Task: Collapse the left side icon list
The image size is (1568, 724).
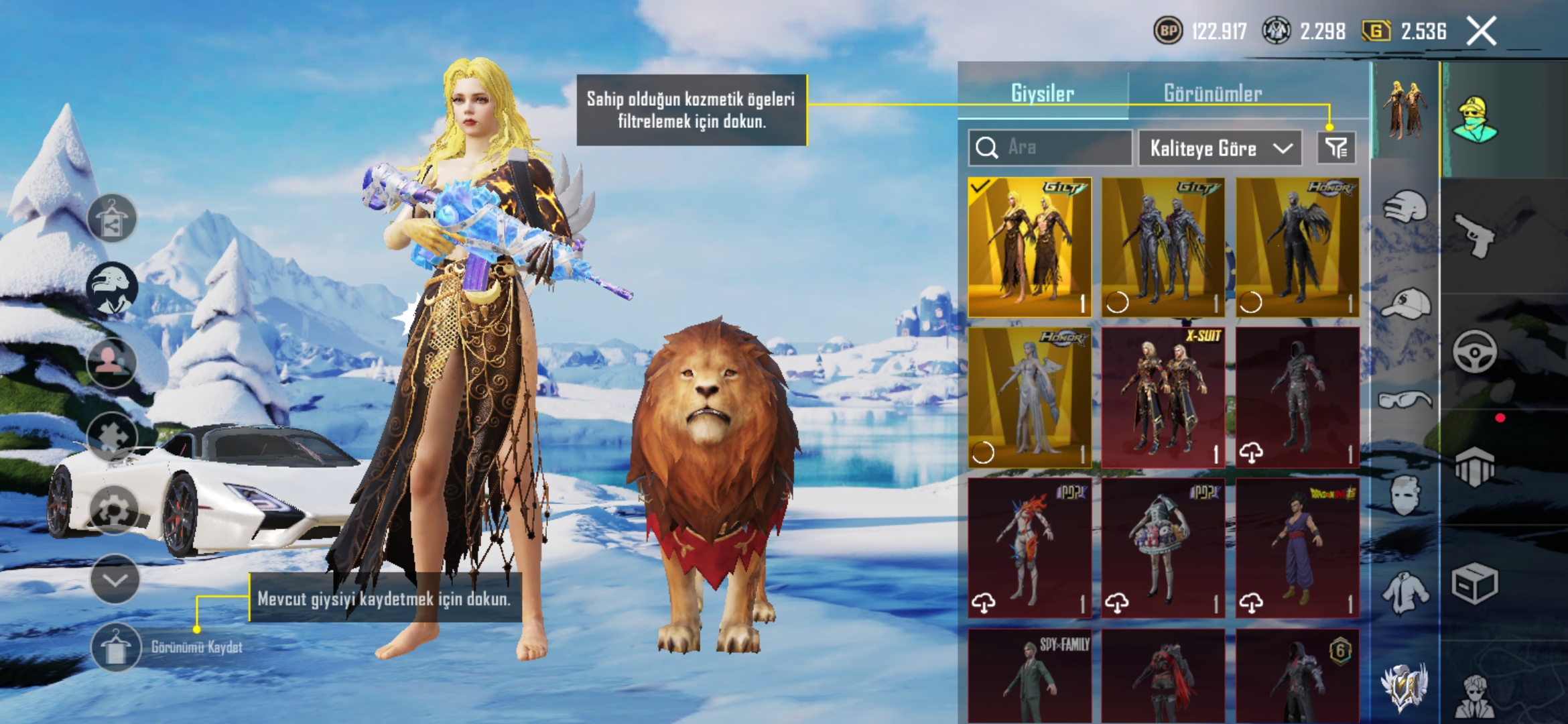Action: point(115,579)
